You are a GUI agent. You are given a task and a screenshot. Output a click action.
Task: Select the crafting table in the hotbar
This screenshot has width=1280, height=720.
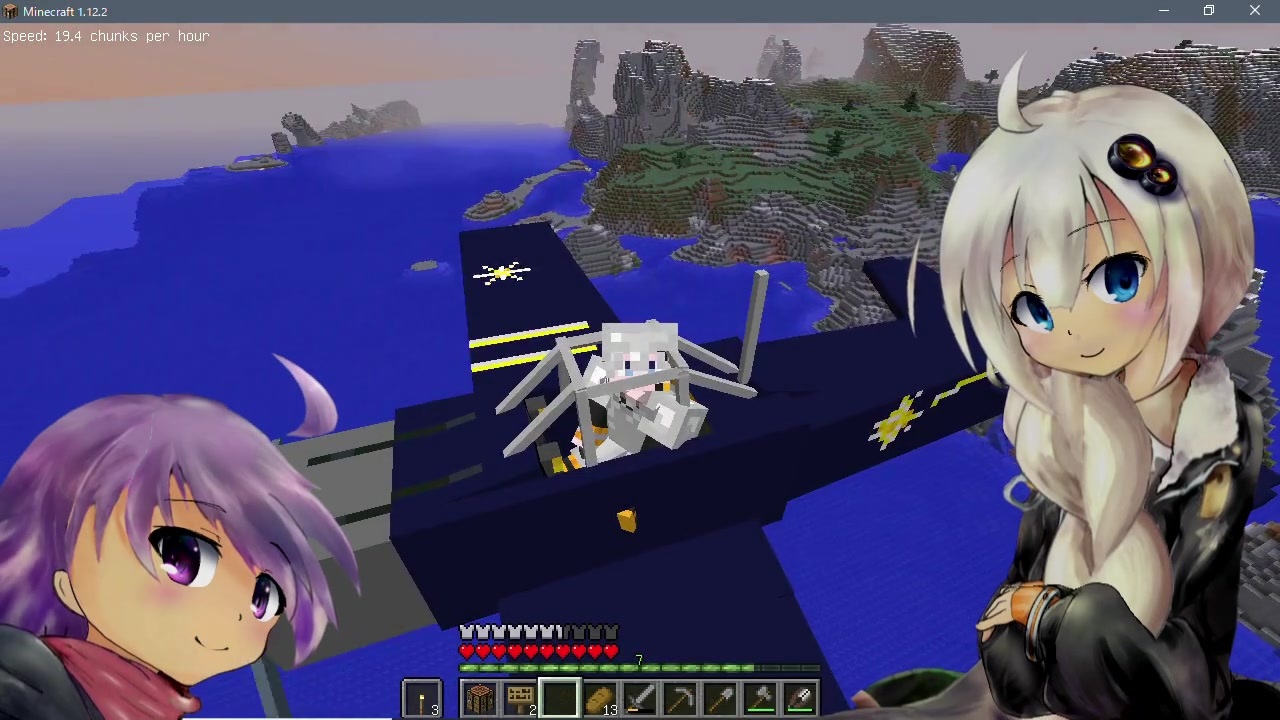[x=480, y=695]
